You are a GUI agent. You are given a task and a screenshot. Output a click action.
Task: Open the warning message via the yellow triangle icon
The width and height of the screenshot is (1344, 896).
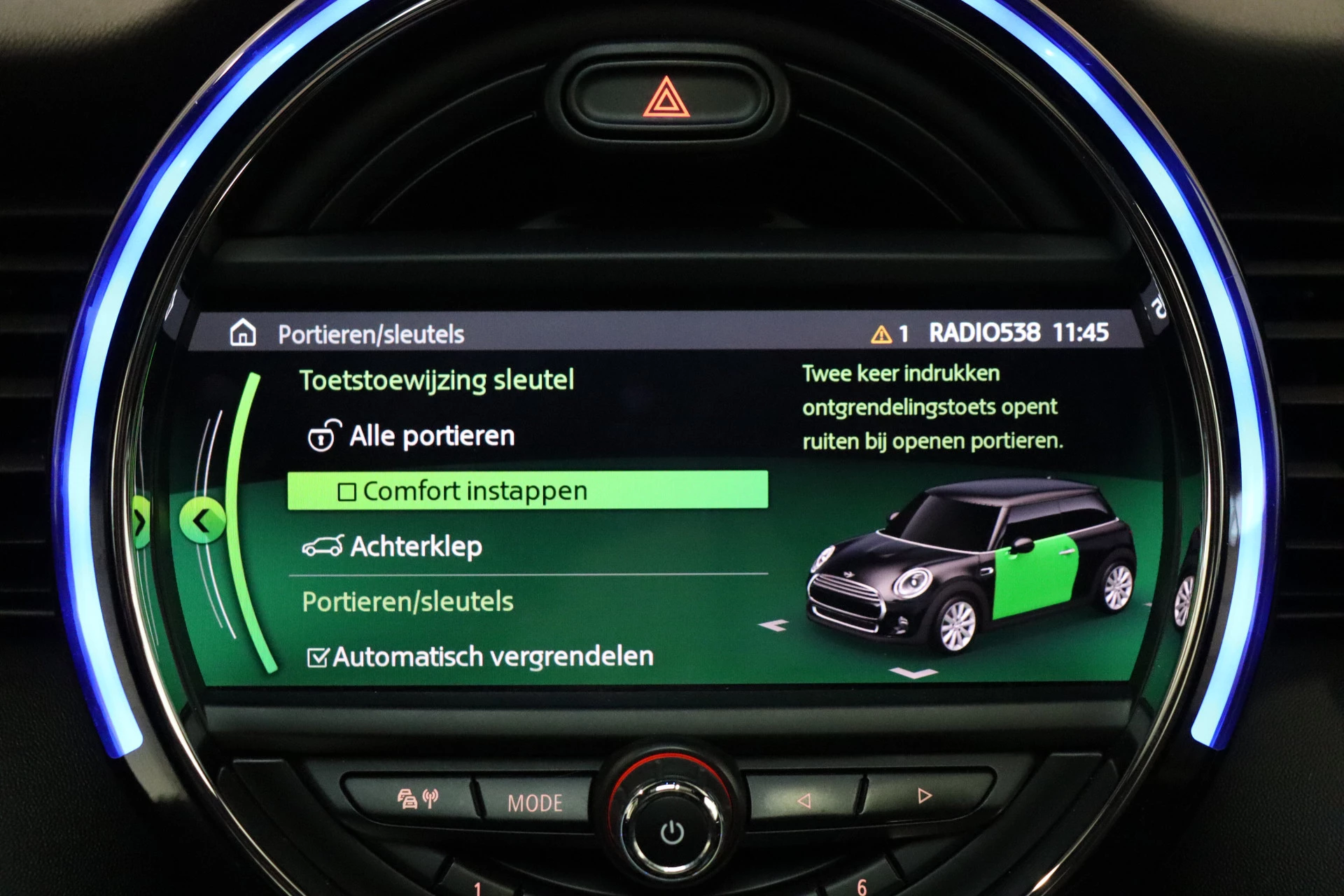click(880, 335)
